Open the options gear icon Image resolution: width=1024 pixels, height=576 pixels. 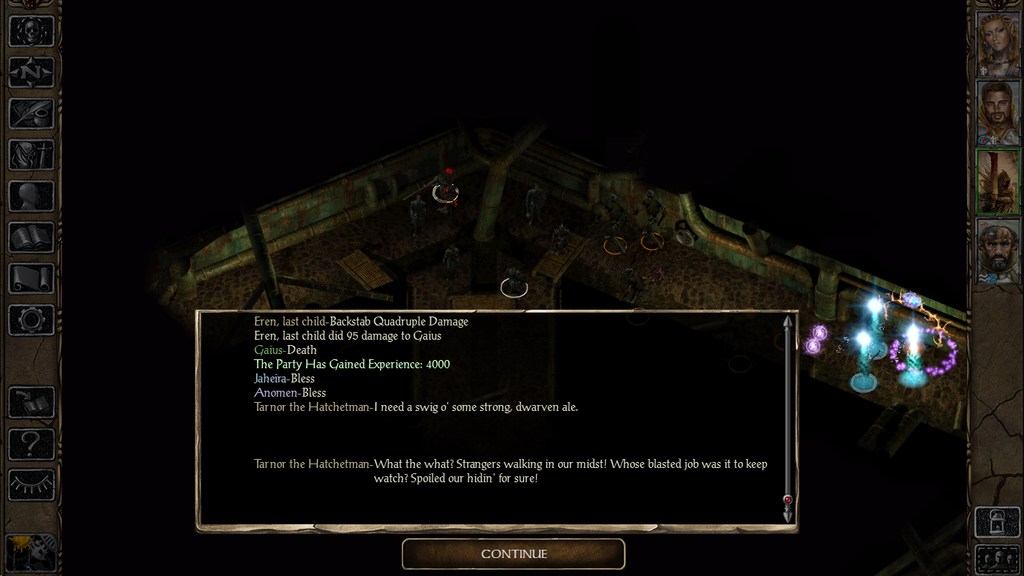tap(31, 320)
